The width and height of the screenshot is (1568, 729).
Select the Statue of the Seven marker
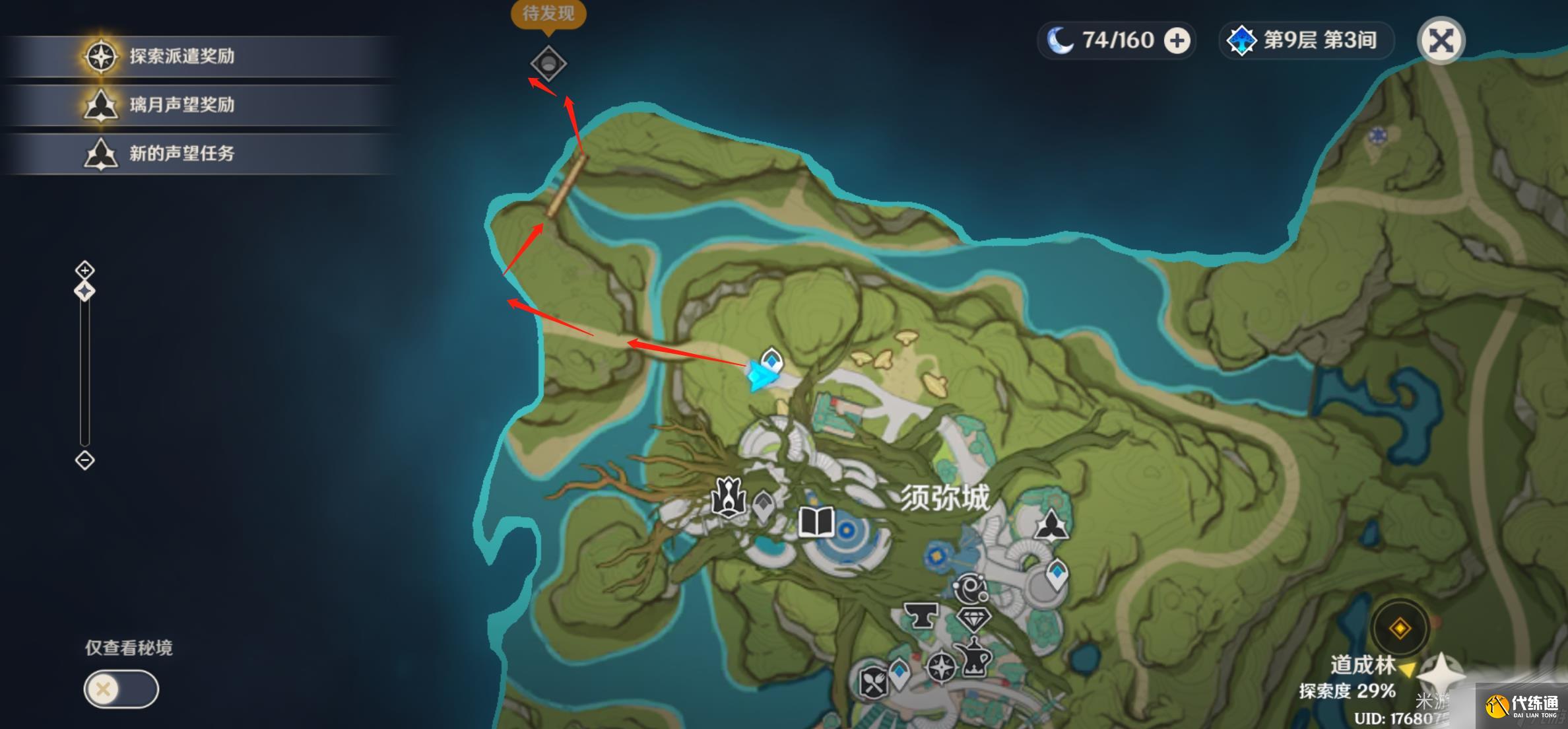pyautogui.click(x=728, y=497)
